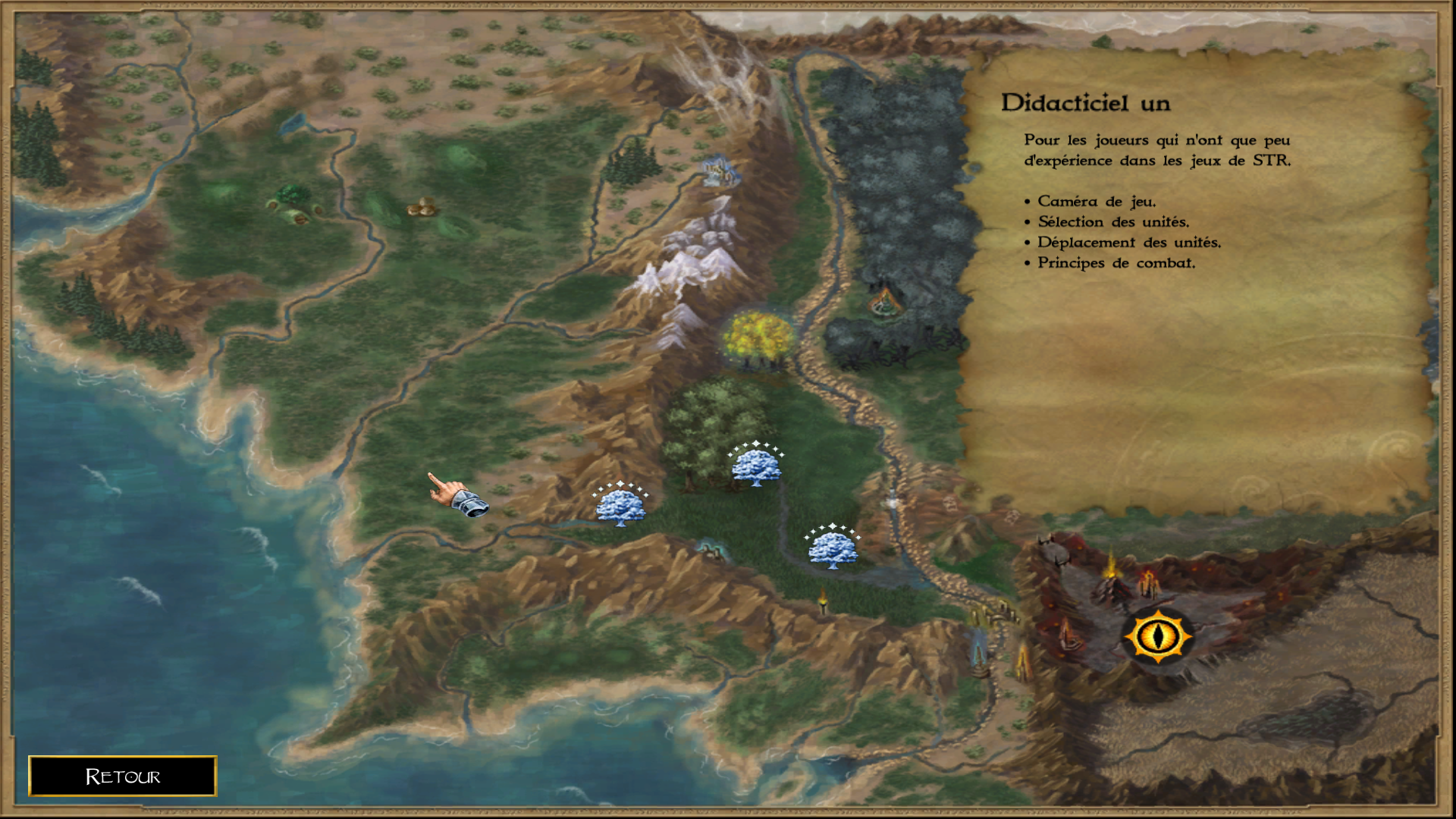
Task: Select the Eye of Sauron map marker
Action: [1157, 635]
